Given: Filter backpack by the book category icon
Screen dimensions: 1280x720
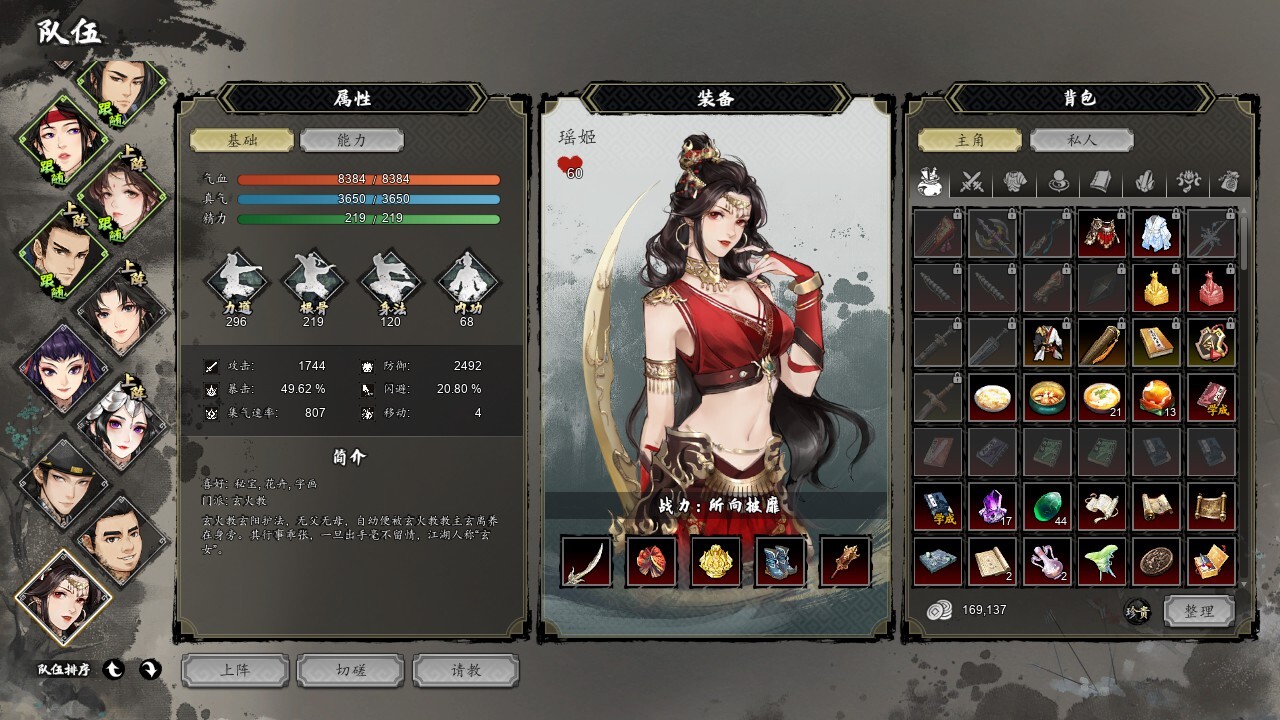Looking at the screenshot, I should [x=1100, y=182].
